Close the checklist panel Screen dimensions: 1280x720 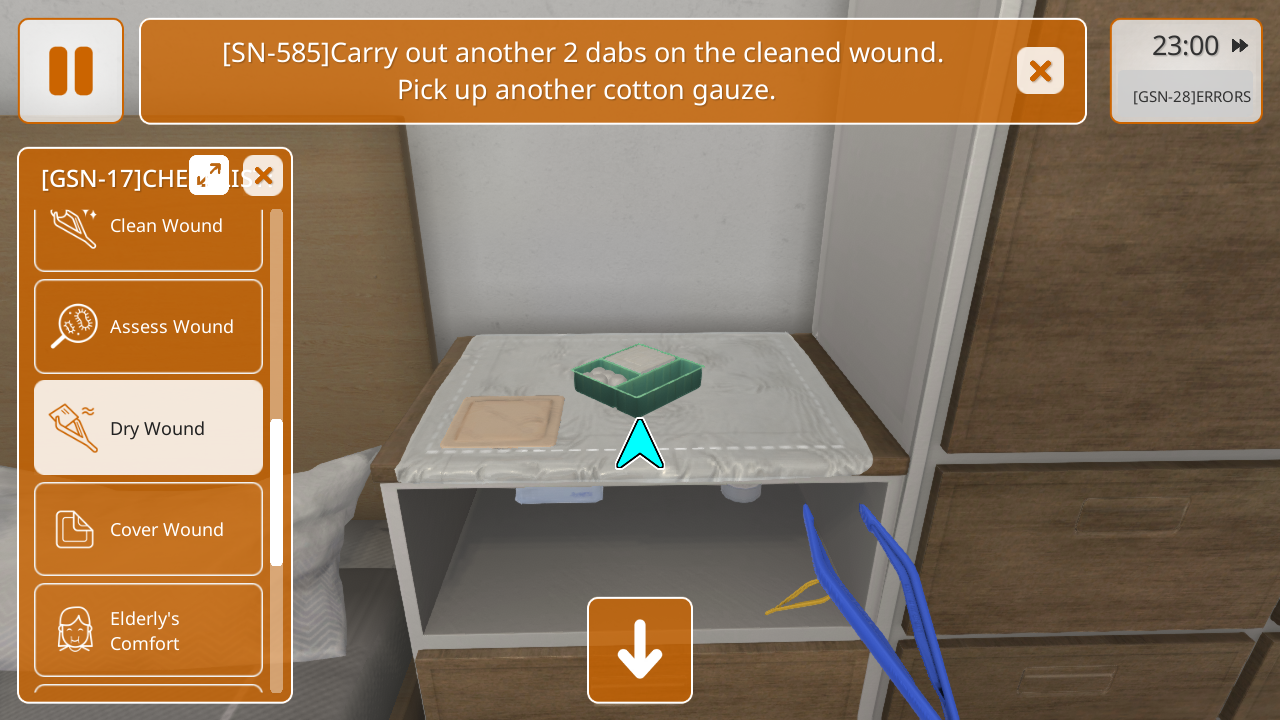tap(263, 176)
